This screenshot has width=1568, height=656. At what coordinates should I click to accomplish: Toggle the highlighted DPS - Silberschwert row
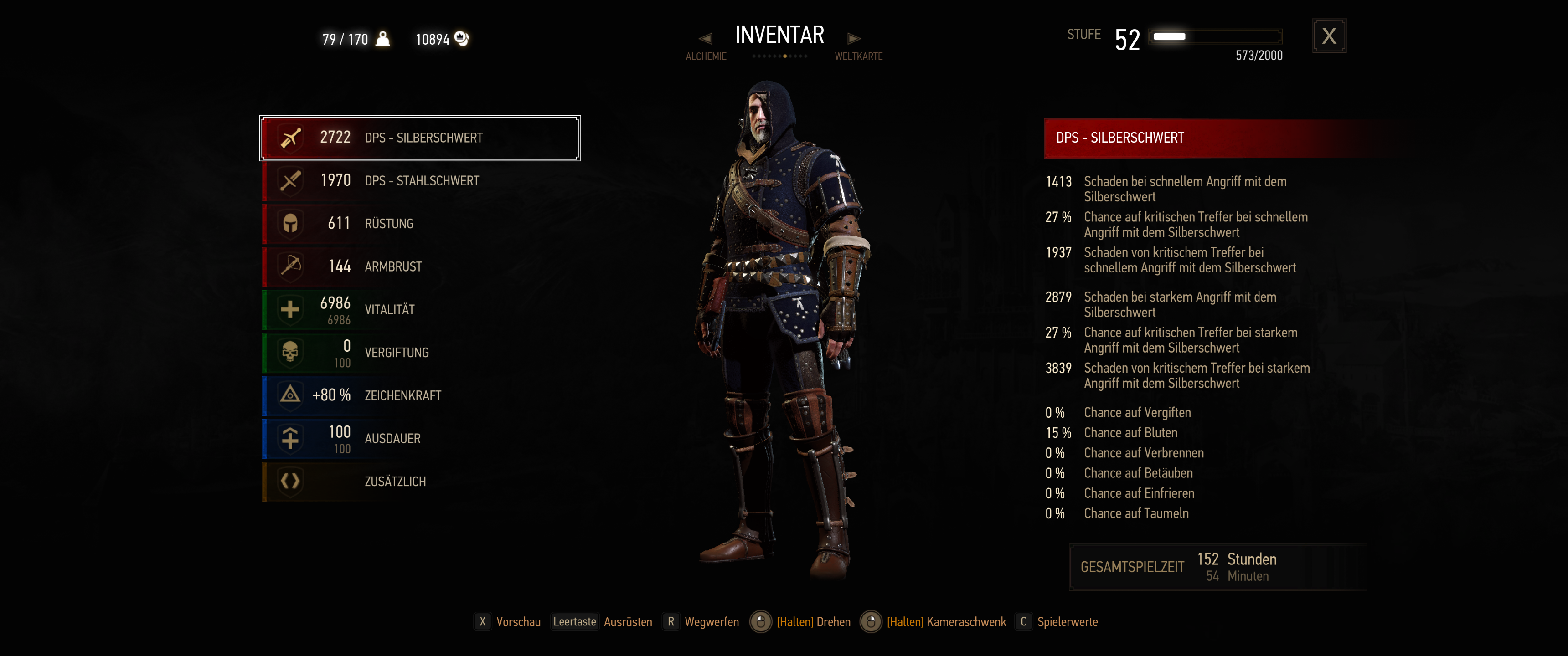419,138
